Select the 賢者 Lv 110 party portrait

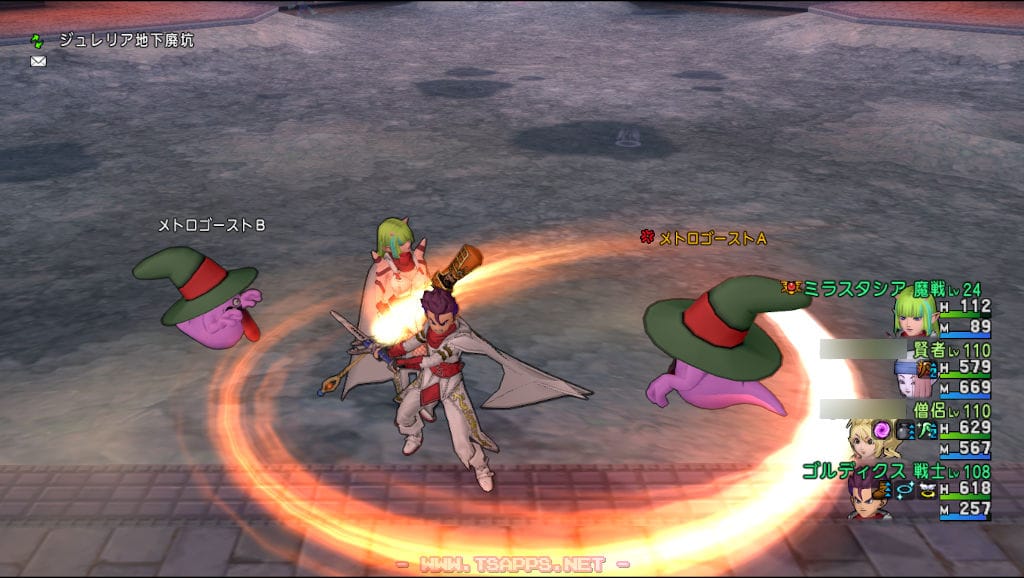point(913,377)
